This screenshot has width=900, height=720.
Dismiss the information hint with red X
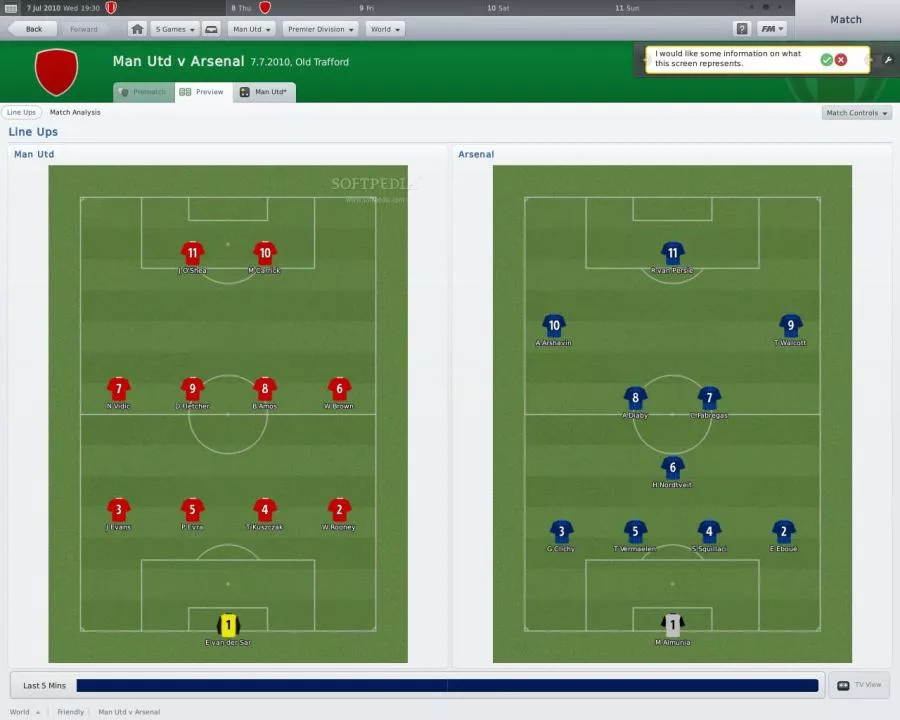pyautogui.click(x=841, y=60)
